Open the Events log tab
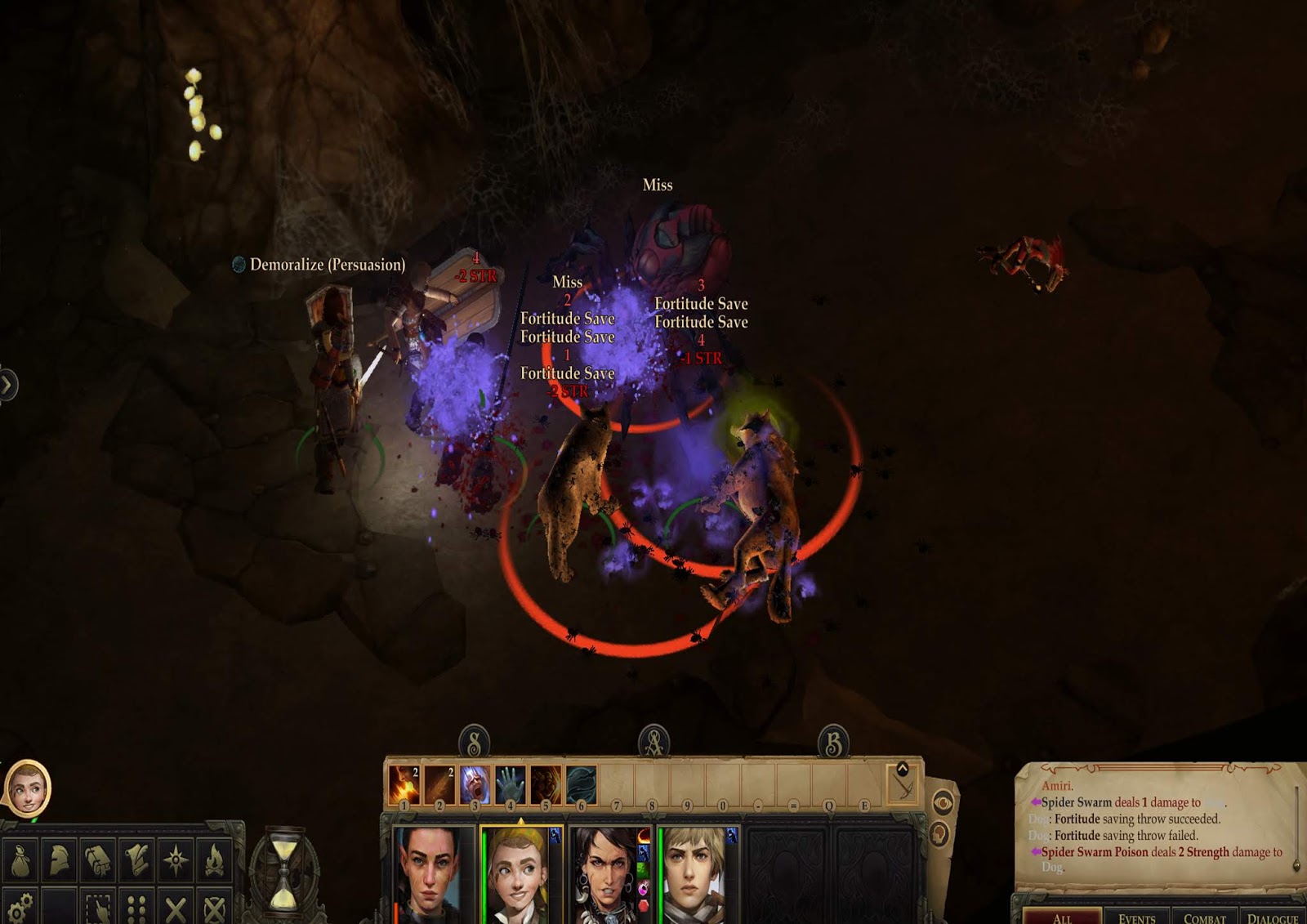This screenshot has width=1307, height=924. 1138,918
